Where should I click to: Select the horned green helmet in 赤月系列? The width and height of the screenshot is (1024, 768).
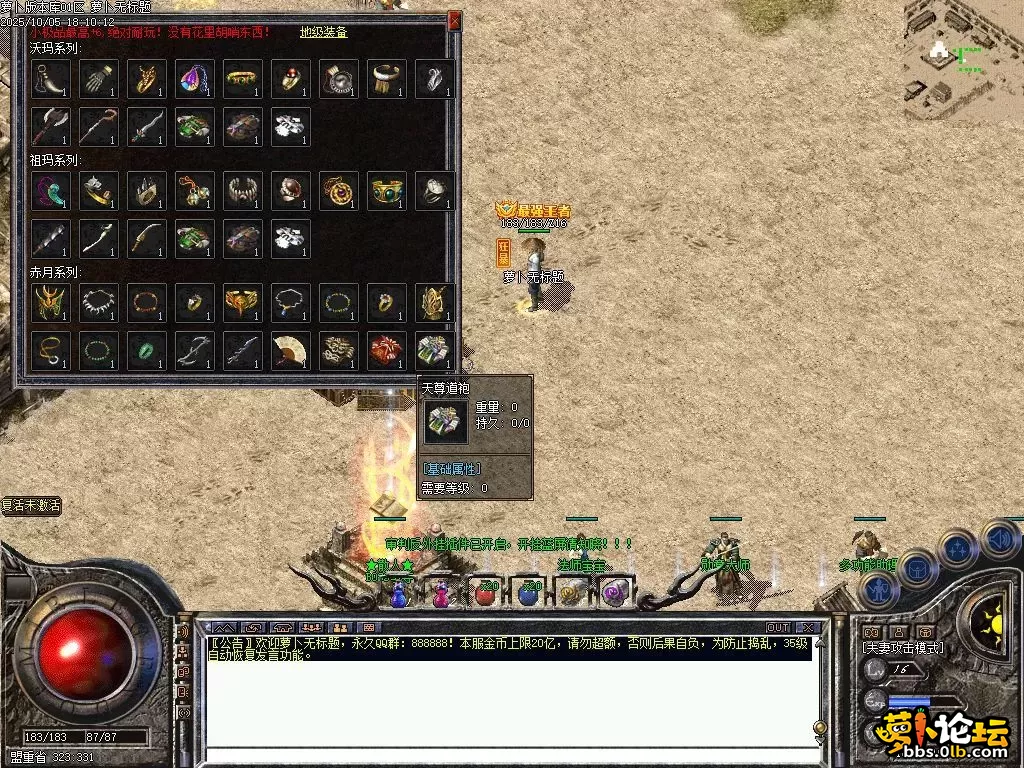[x=51, y=302]
